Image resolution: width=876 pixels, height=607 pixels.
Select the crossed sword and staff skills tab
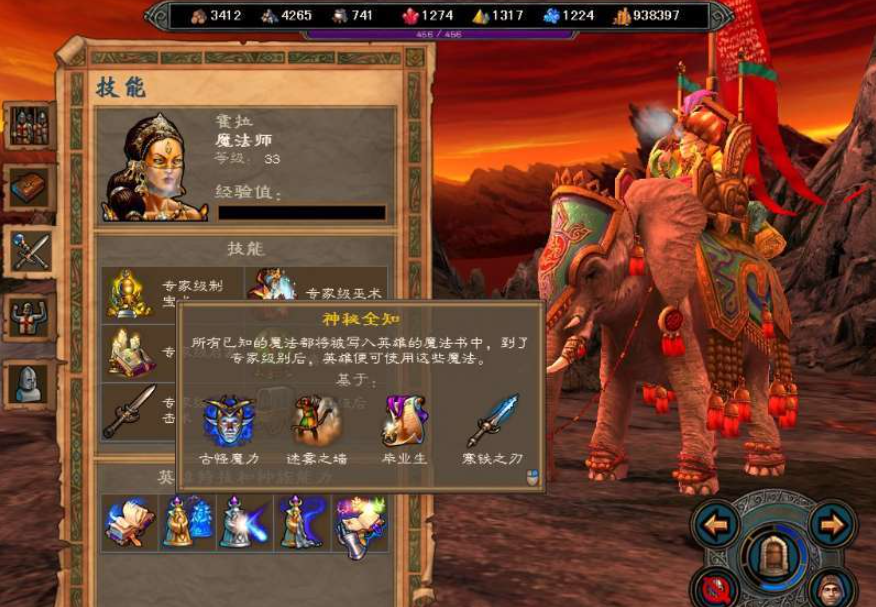tap(29, 250)
